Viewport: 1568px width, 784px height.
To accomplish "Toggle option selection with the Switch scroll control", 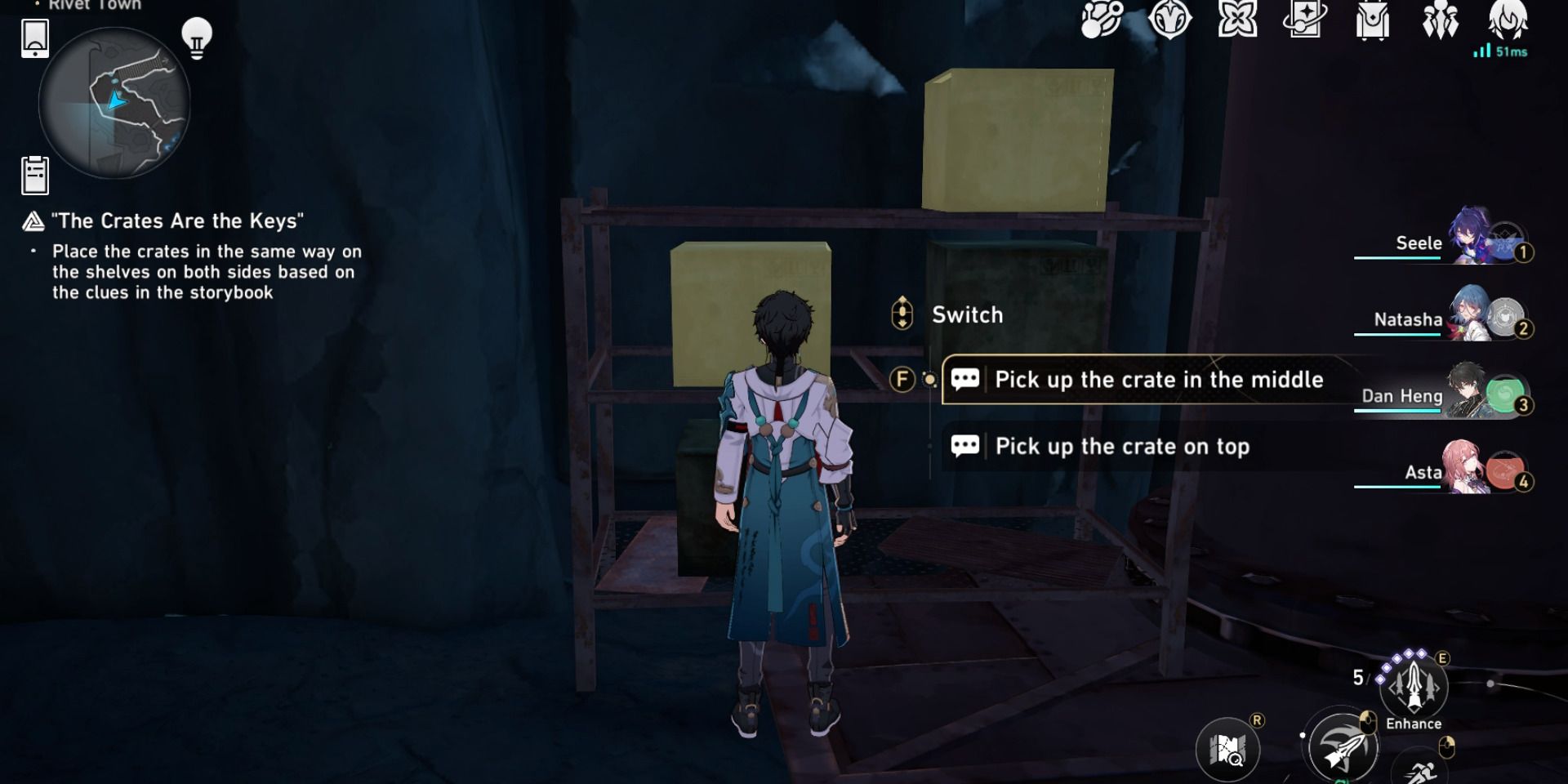I will click(x=901, y=314).
